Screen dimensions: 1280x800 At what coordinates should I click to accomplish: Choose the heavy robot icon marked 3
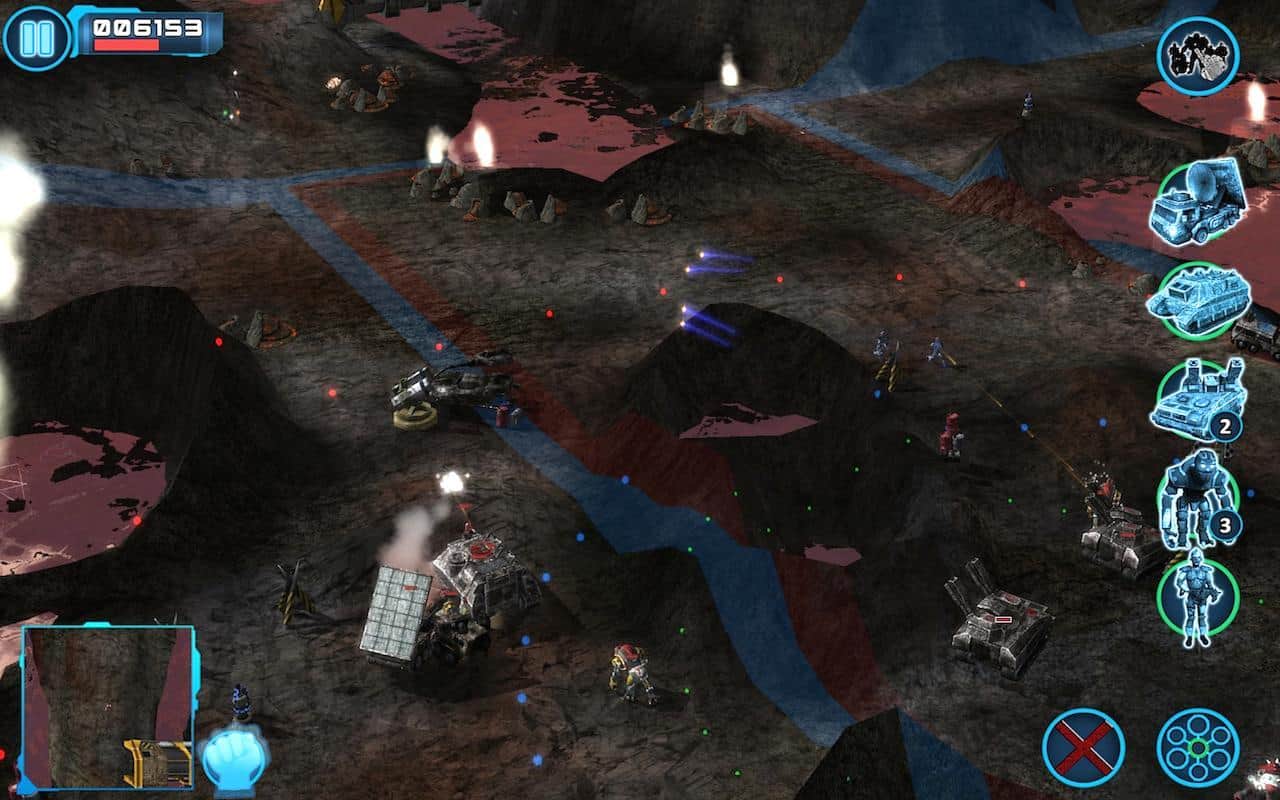click(x=1197, y=499)
